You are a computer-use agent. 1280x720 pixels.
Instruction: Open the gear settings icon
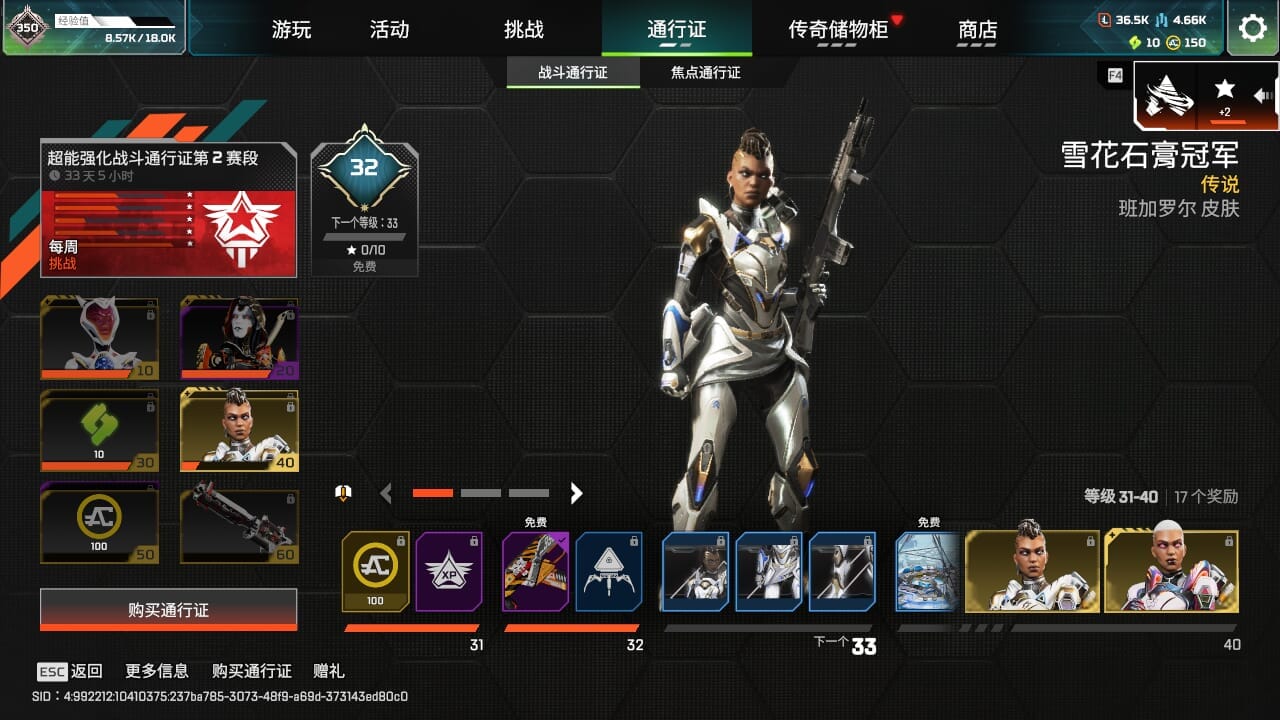(x=1252, y=28)
